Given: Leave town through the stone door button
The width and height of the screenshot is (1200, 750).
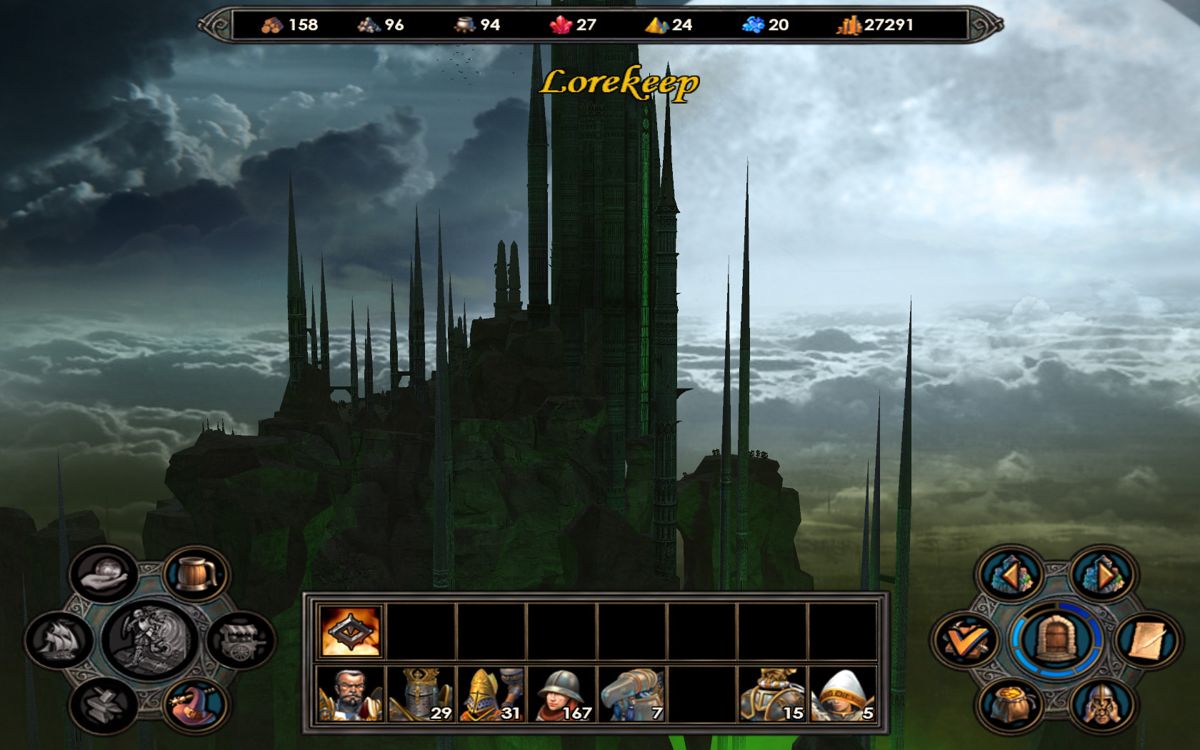Looking at the screenshot, I should click(x=1057, y=640).
